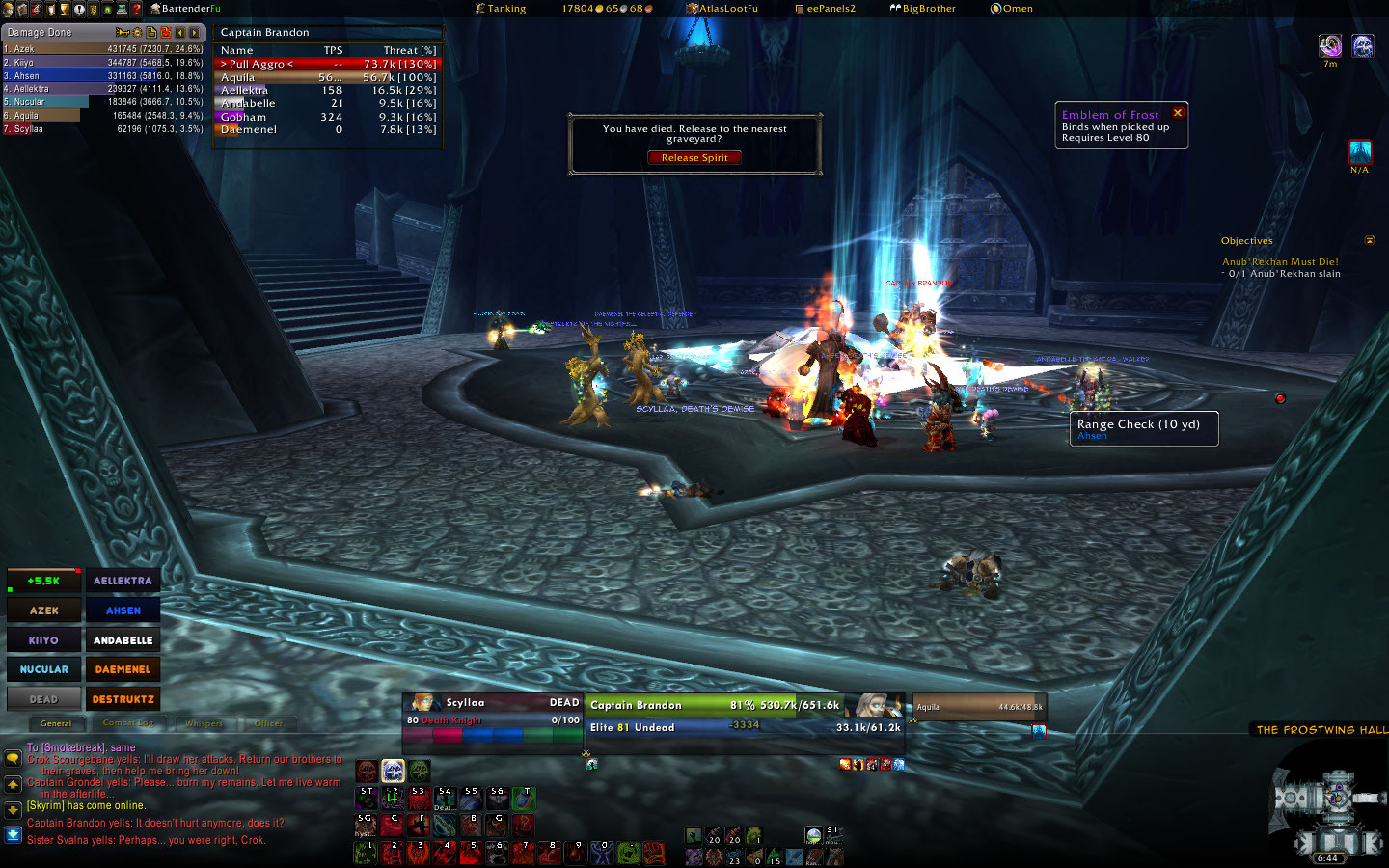Choose Nucular in the raid frames
Viewport: 1389px width, 868px height.
[x=44, y=669]
